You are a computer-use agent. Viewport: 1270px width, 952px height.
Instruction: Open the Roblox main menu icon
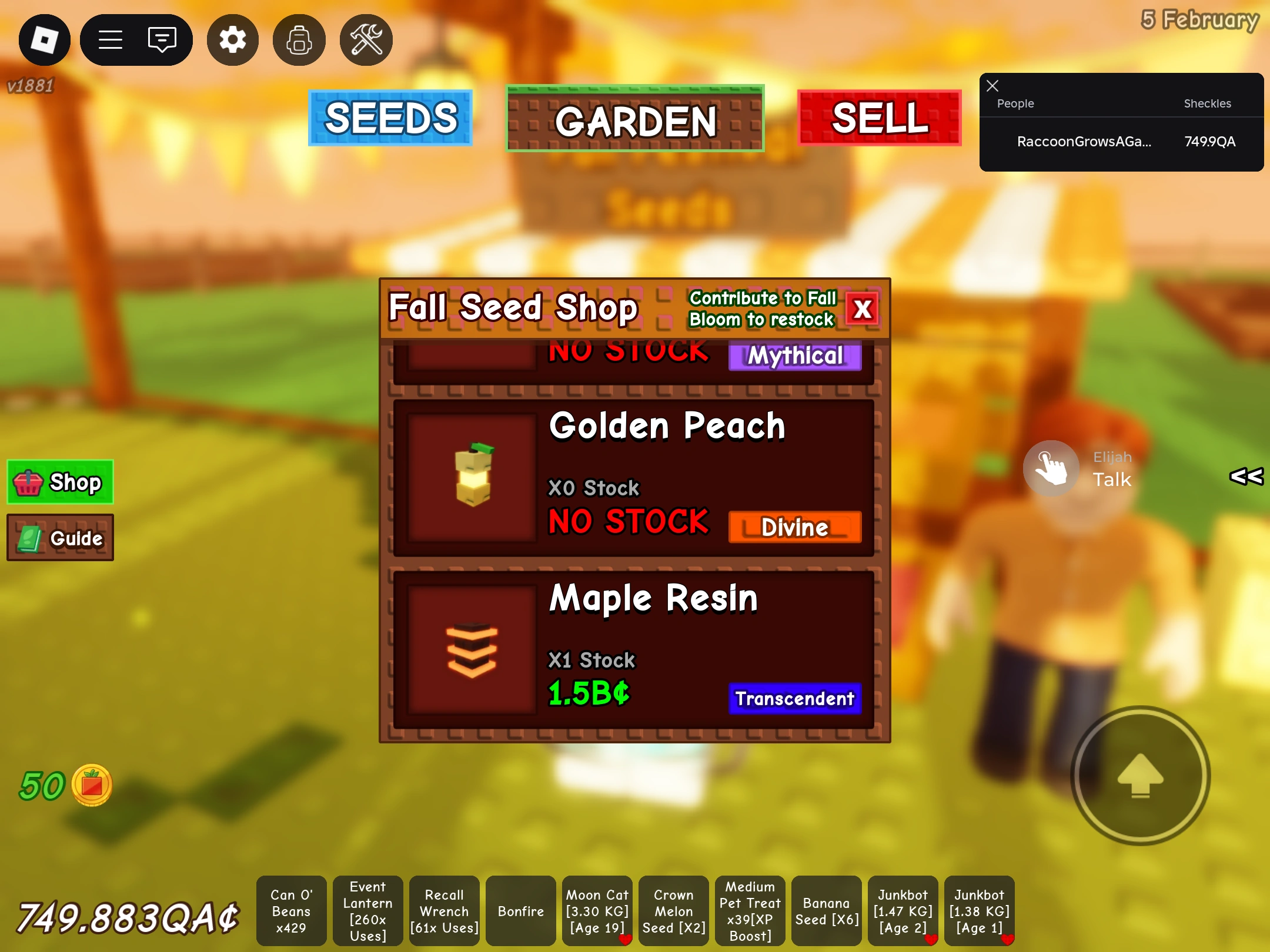click(x=44, y=39)
